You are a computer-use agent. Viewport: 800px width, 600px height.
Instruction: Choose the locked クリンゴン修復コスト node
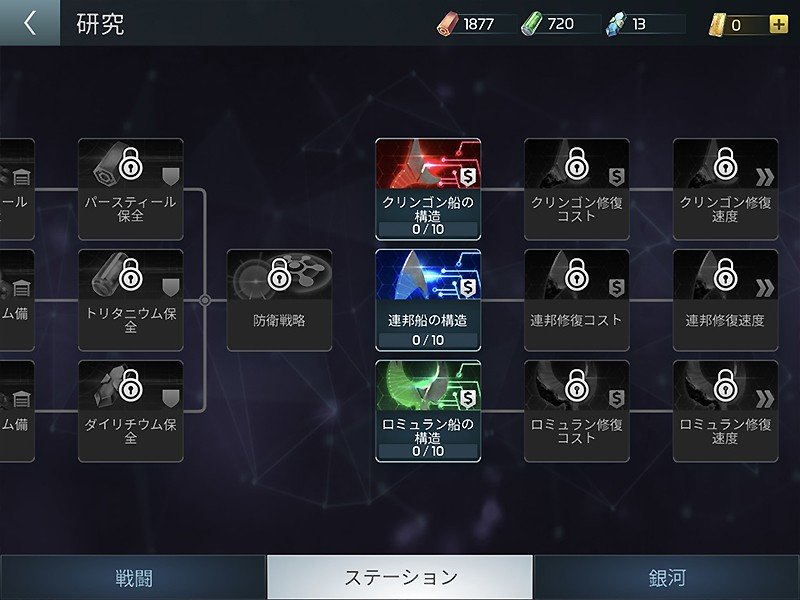(577, 189)
